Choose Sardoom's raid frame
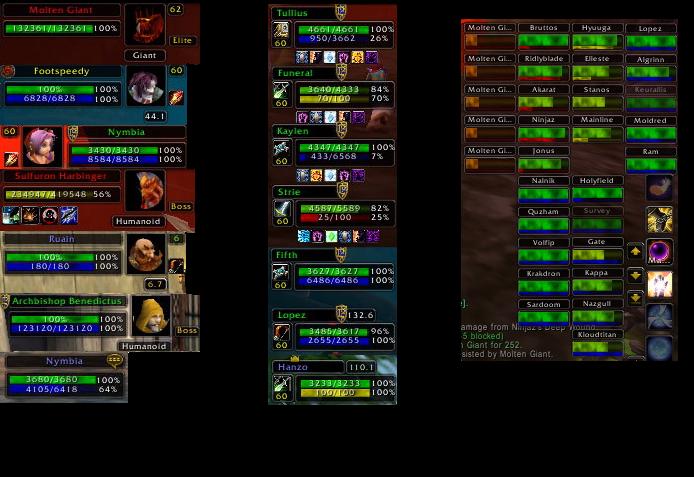The height and width of the screenshot is (477, 694). click(543, 312)
